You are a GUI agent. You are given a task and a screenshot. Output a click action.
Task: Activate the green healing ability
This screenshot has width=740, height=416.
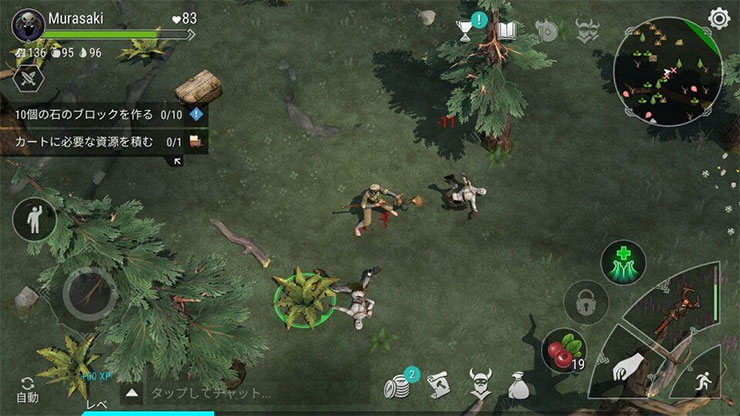point(622,262)
